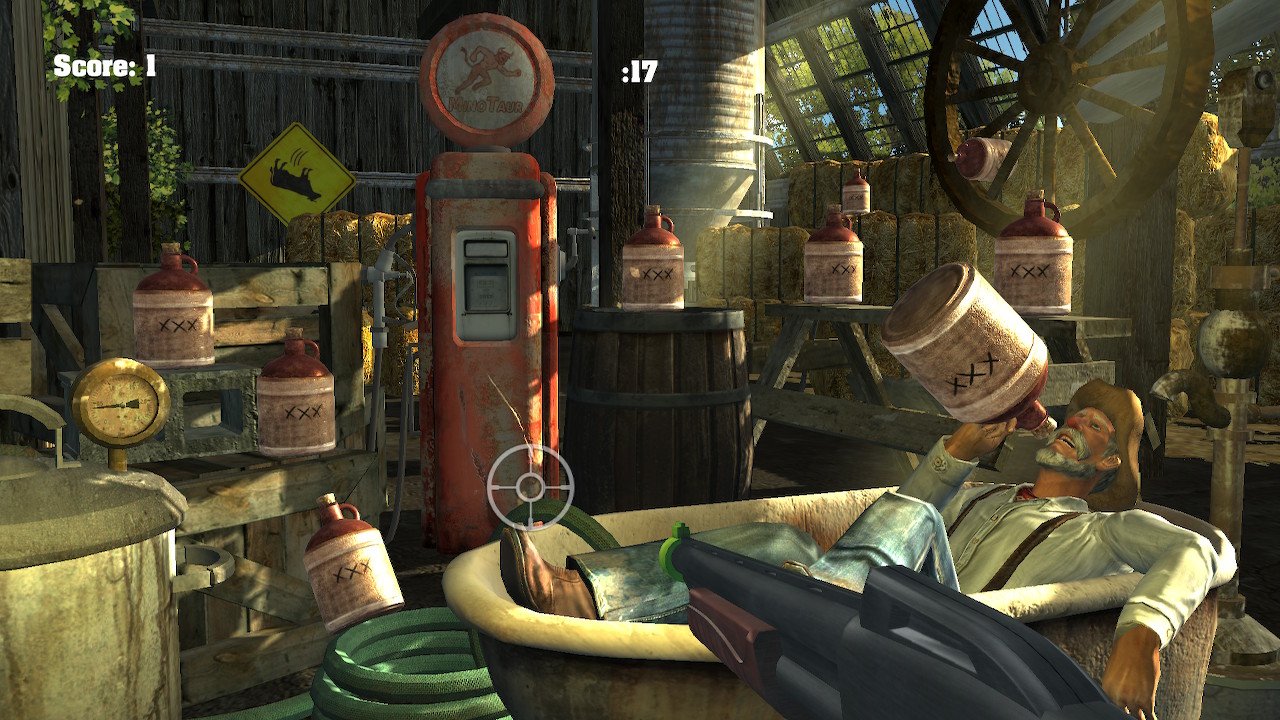Click the Score display in the top left
The width and height of the screenshot is (1280, 720).
(x=103, y=67)
